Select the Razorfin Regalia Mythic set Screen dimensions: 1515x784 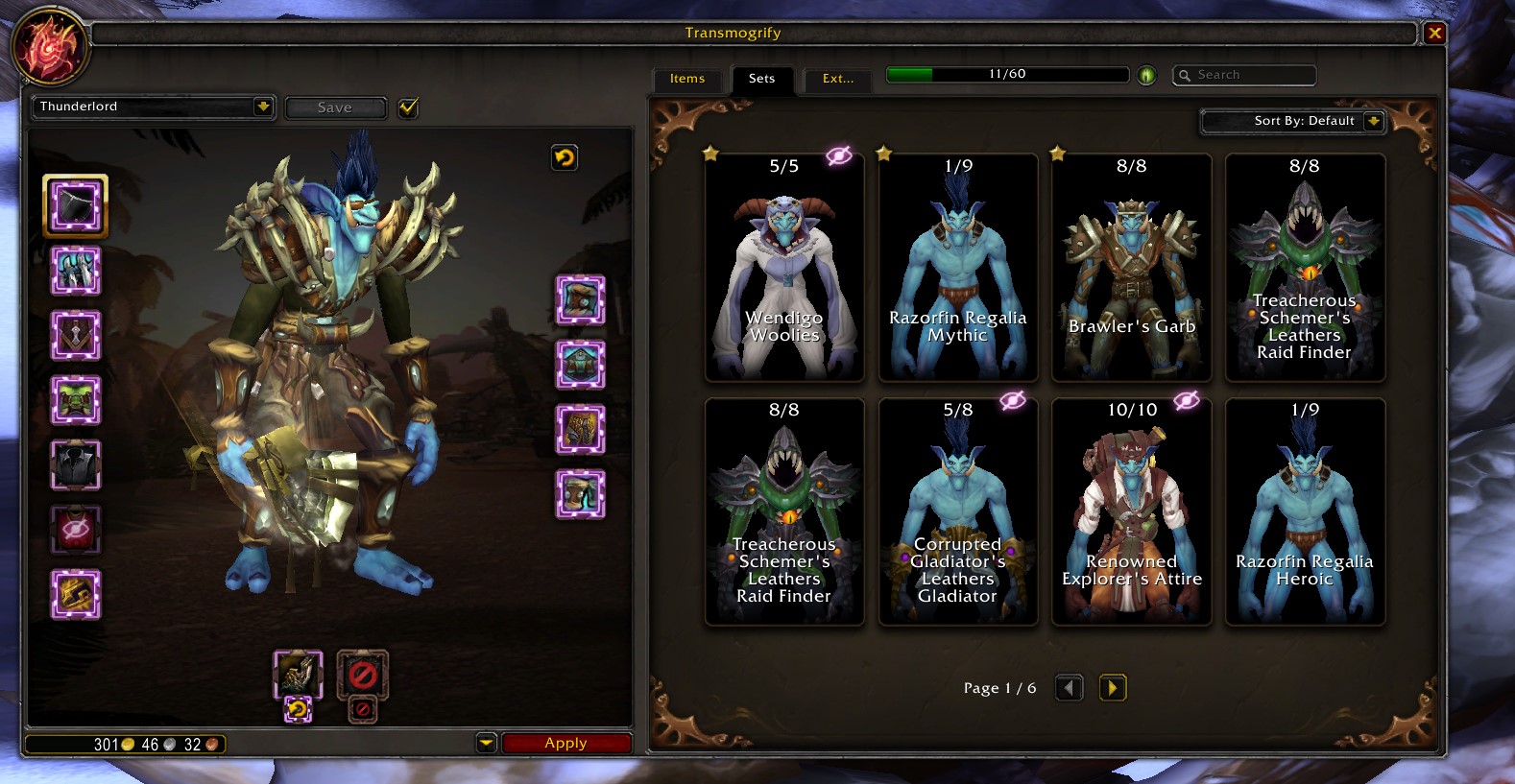(957, 268)
